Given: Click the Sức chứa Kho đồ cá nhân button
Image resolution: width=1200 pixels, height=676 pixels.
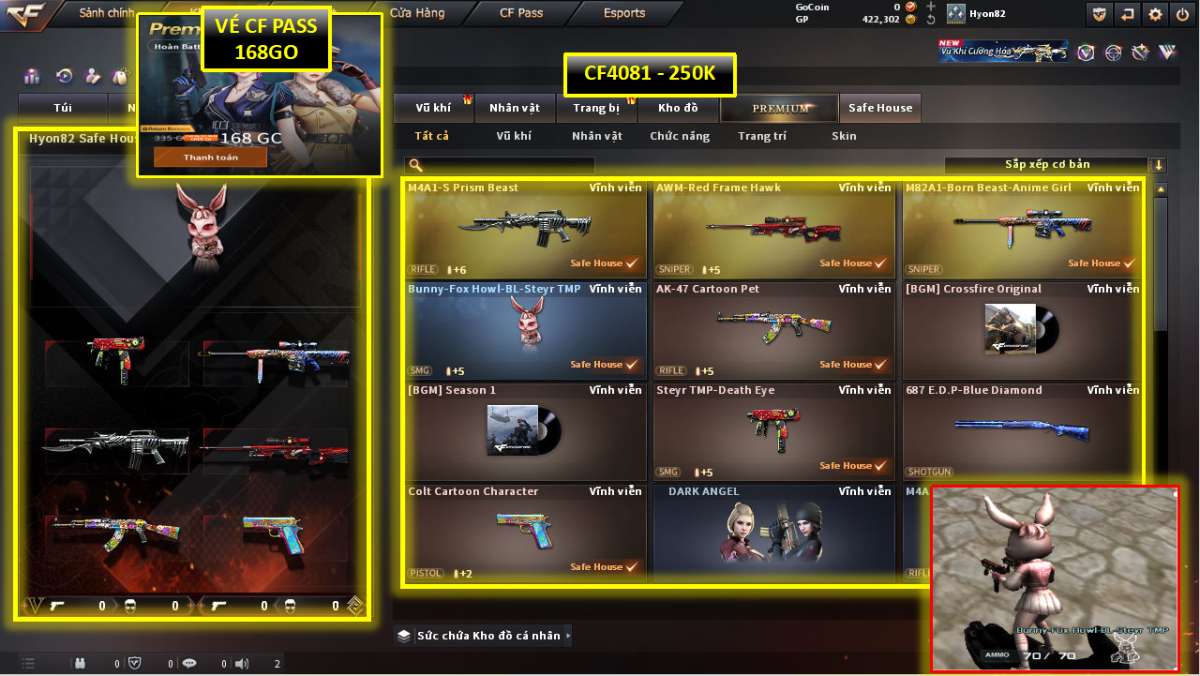Looking at the screenshot, I should (x=484, y=635).
